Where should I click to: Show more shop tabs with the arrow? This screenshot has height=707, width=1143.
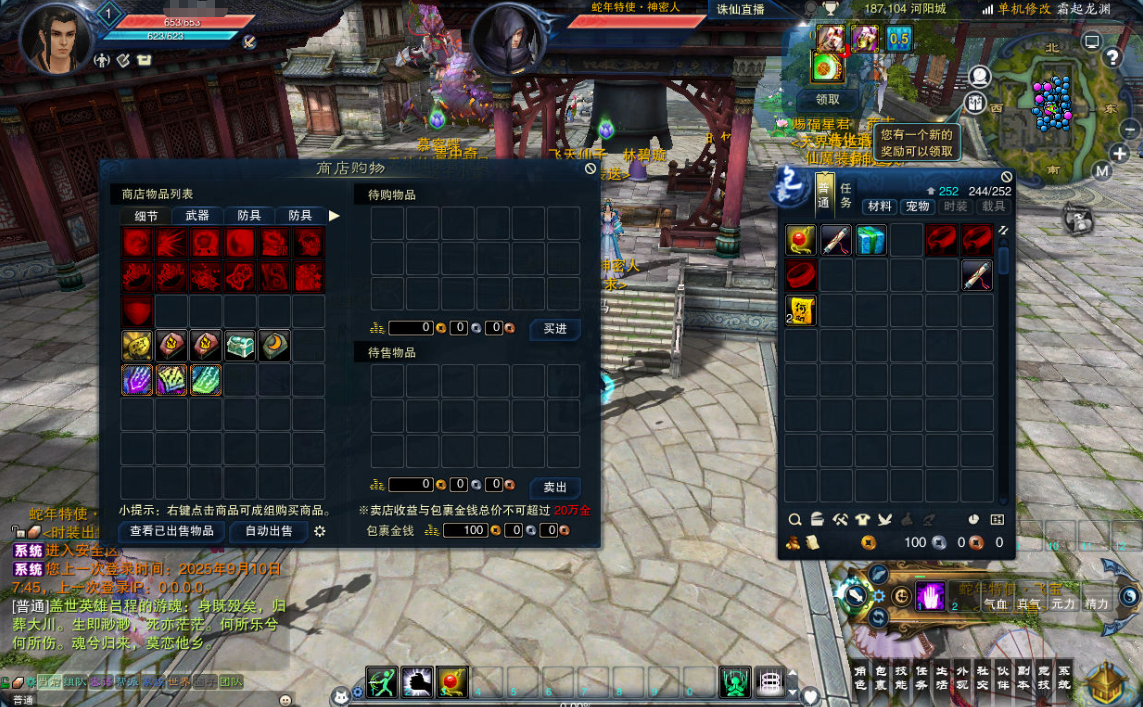click(x=334, y=215)
